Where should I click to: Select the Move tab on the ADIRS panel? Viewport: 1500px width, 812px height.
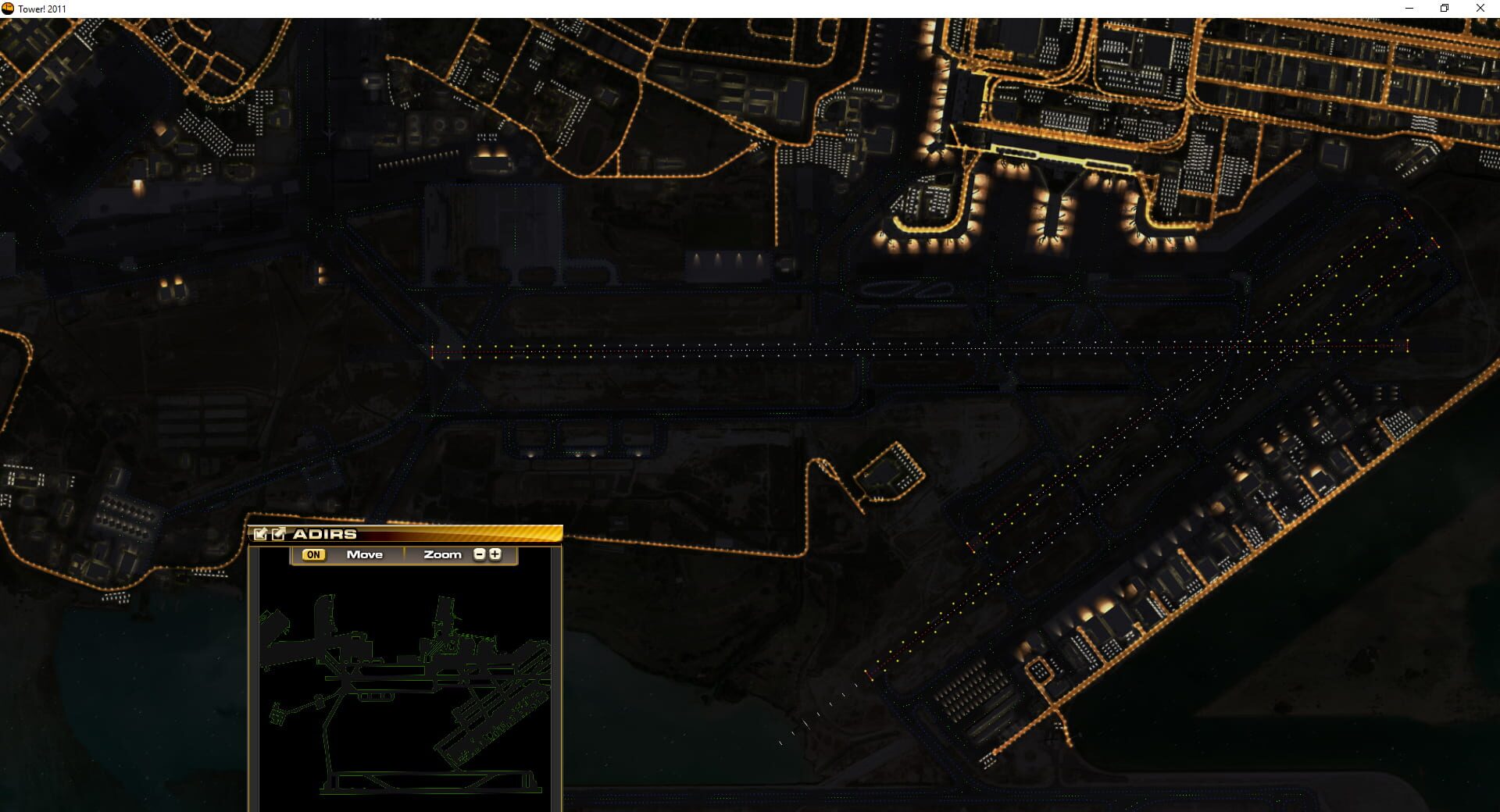click(x=364, y=554)
